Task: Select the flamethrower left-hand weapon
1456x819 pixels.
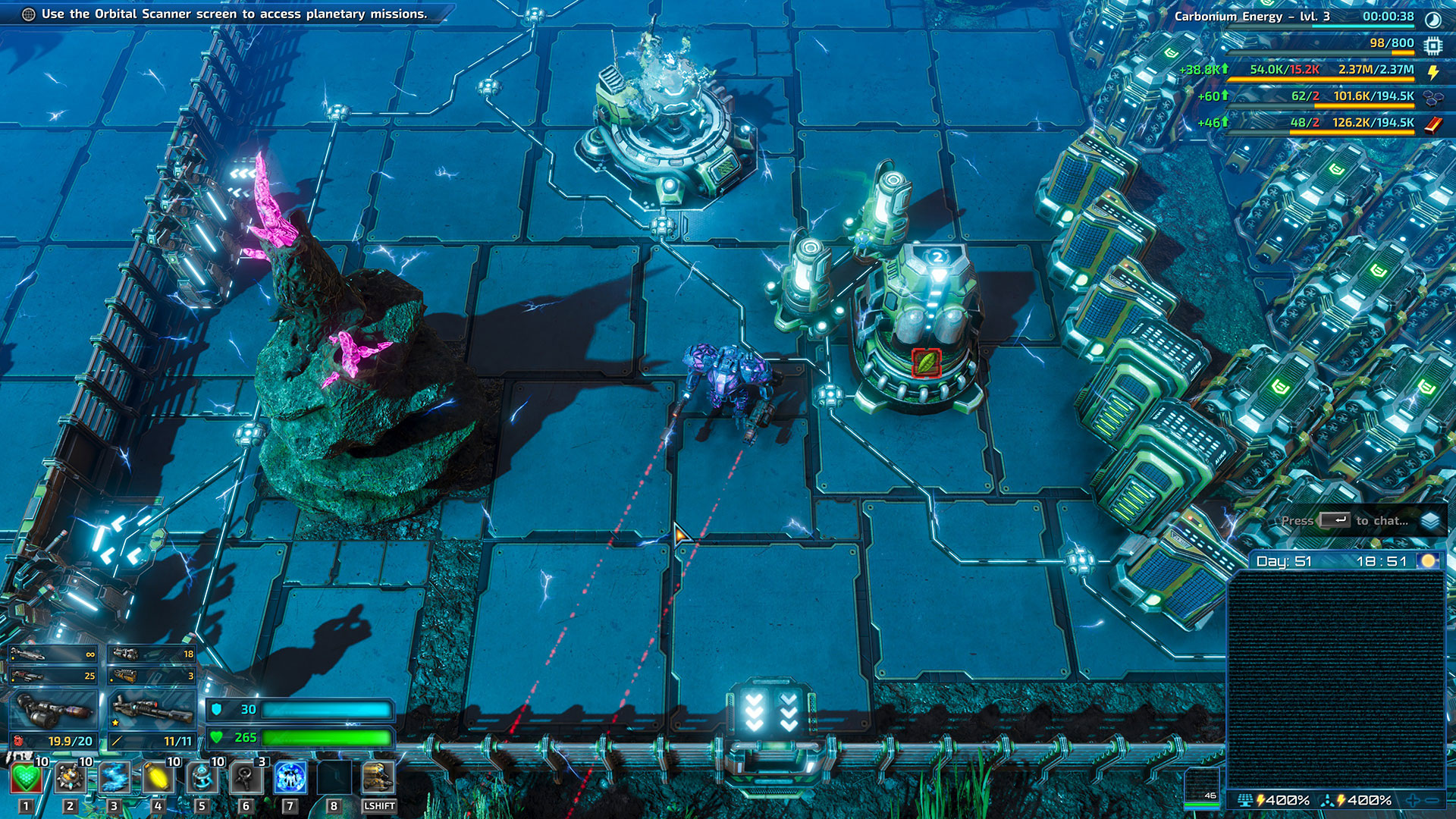Action: pos(53,710)
